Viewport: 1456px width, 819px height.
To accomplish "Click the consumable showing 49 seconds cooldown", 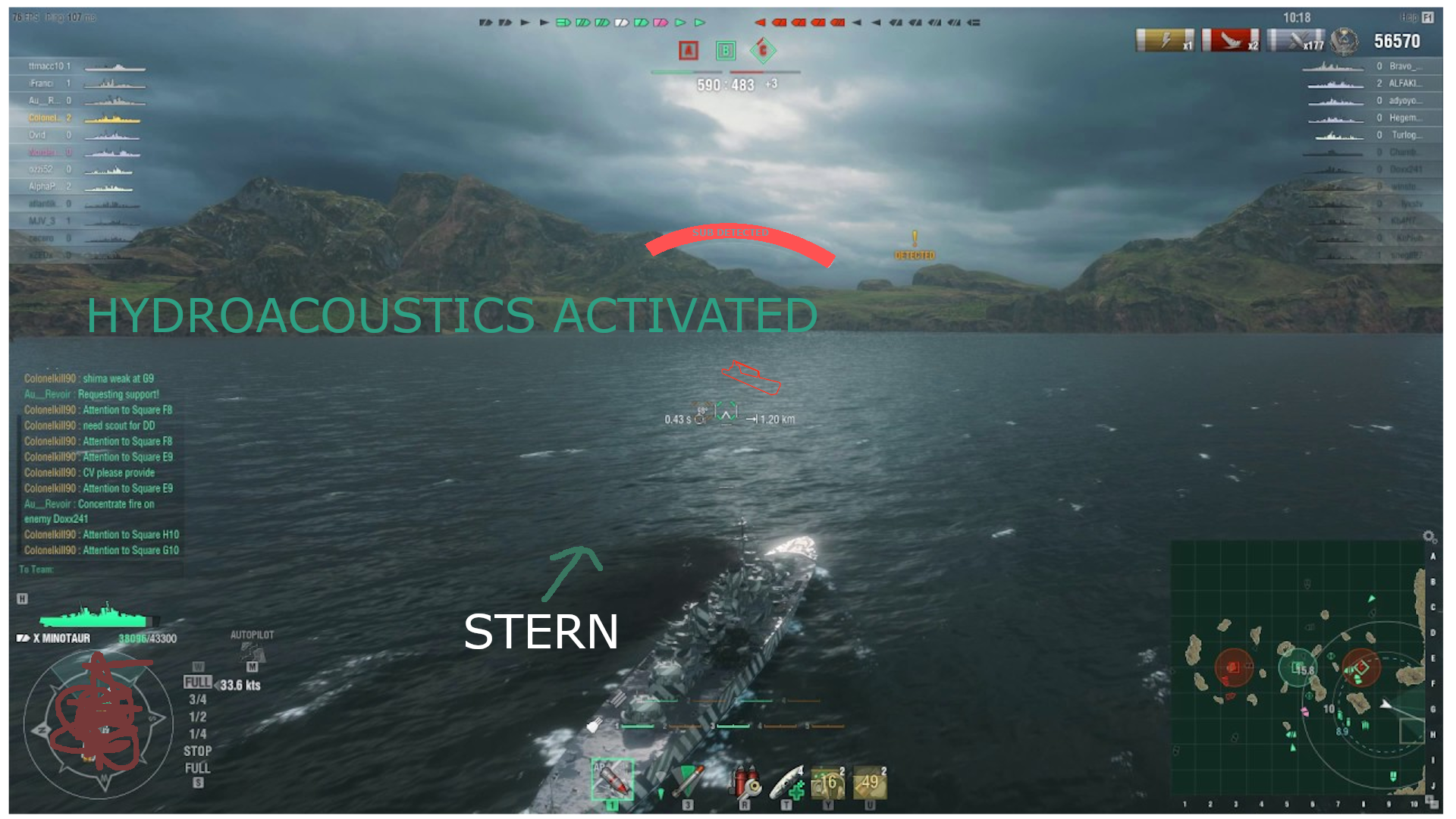I will pos(870,781).
